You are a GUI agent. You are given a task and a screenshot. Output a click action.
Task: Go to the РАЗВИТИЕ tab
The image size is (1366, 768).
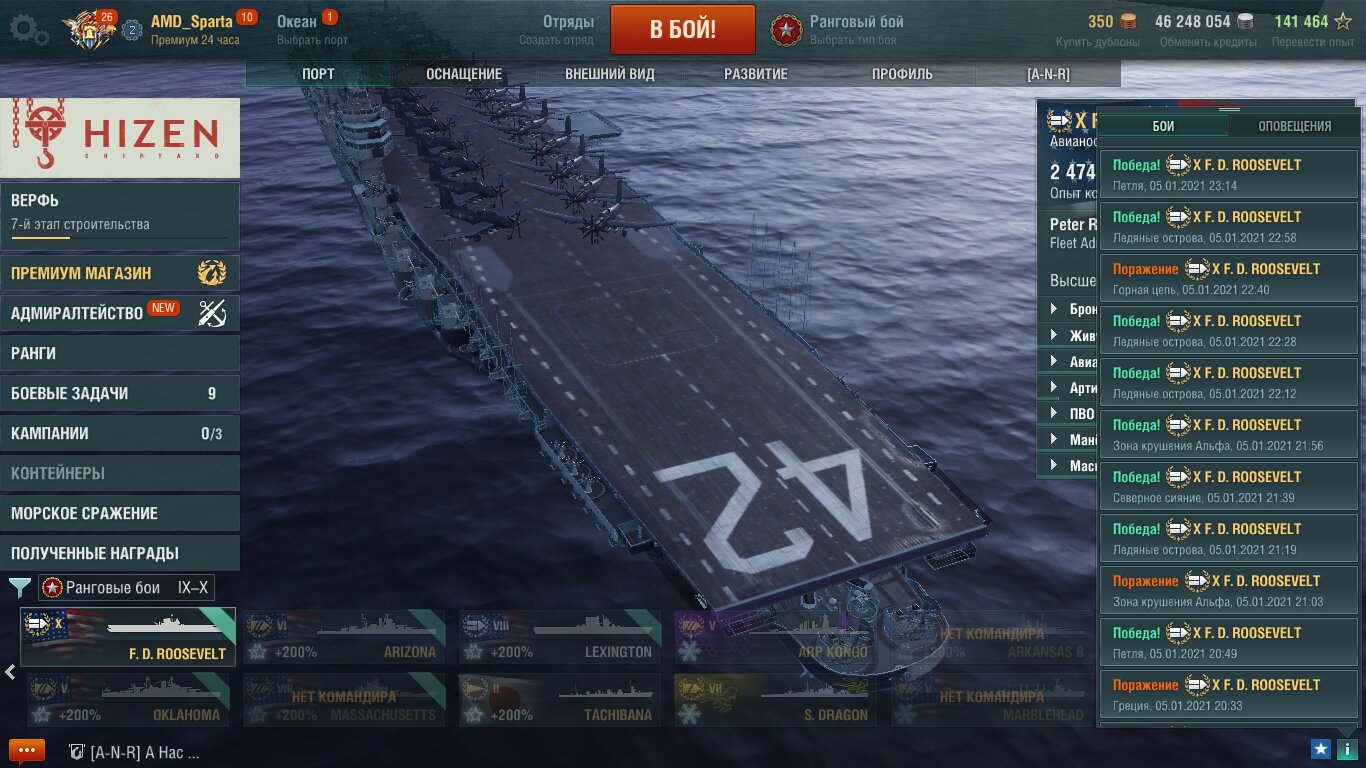(x=756, y=74)
